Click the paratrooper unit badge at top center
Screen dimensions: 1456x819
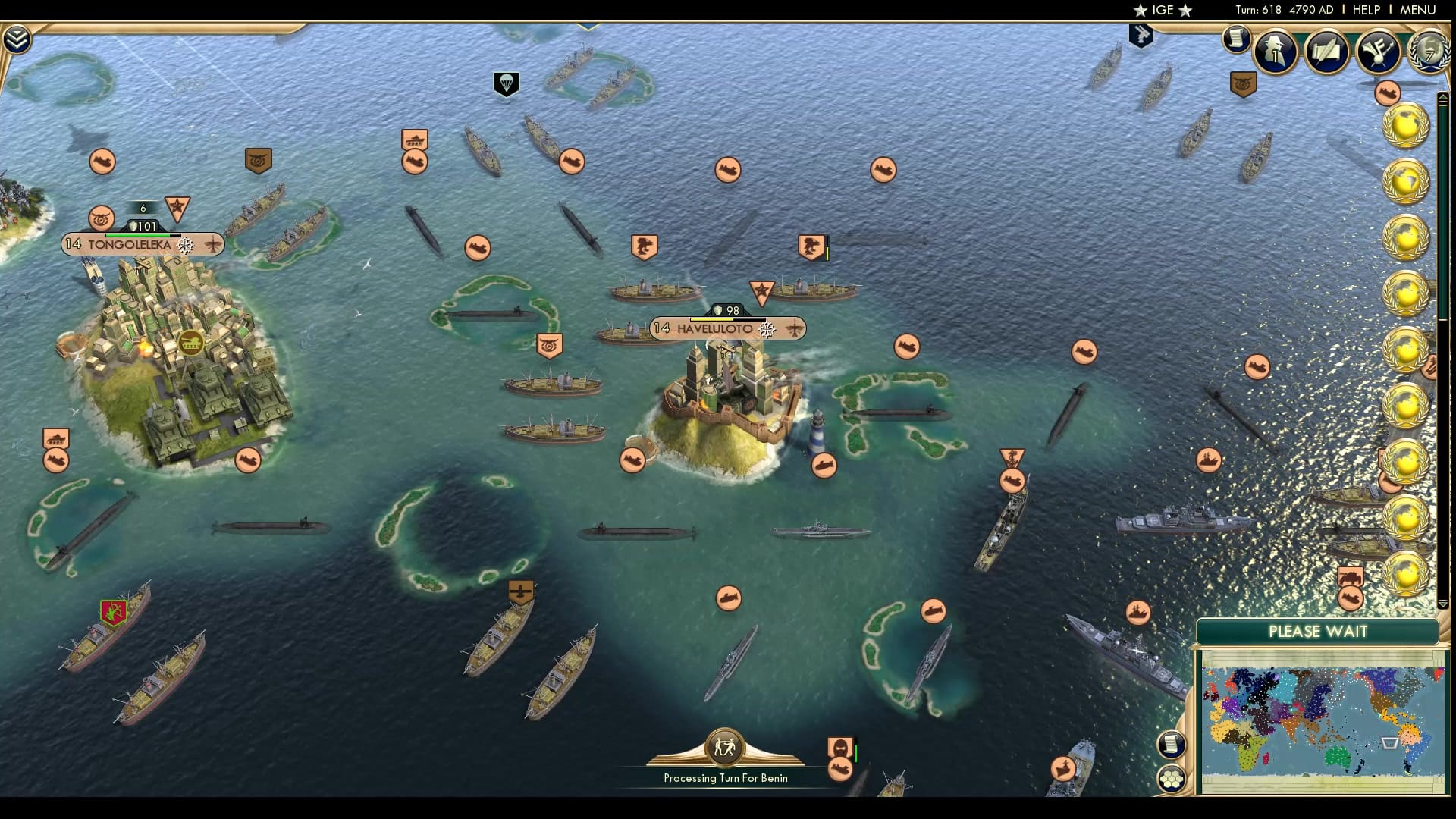tap(505, 83)
